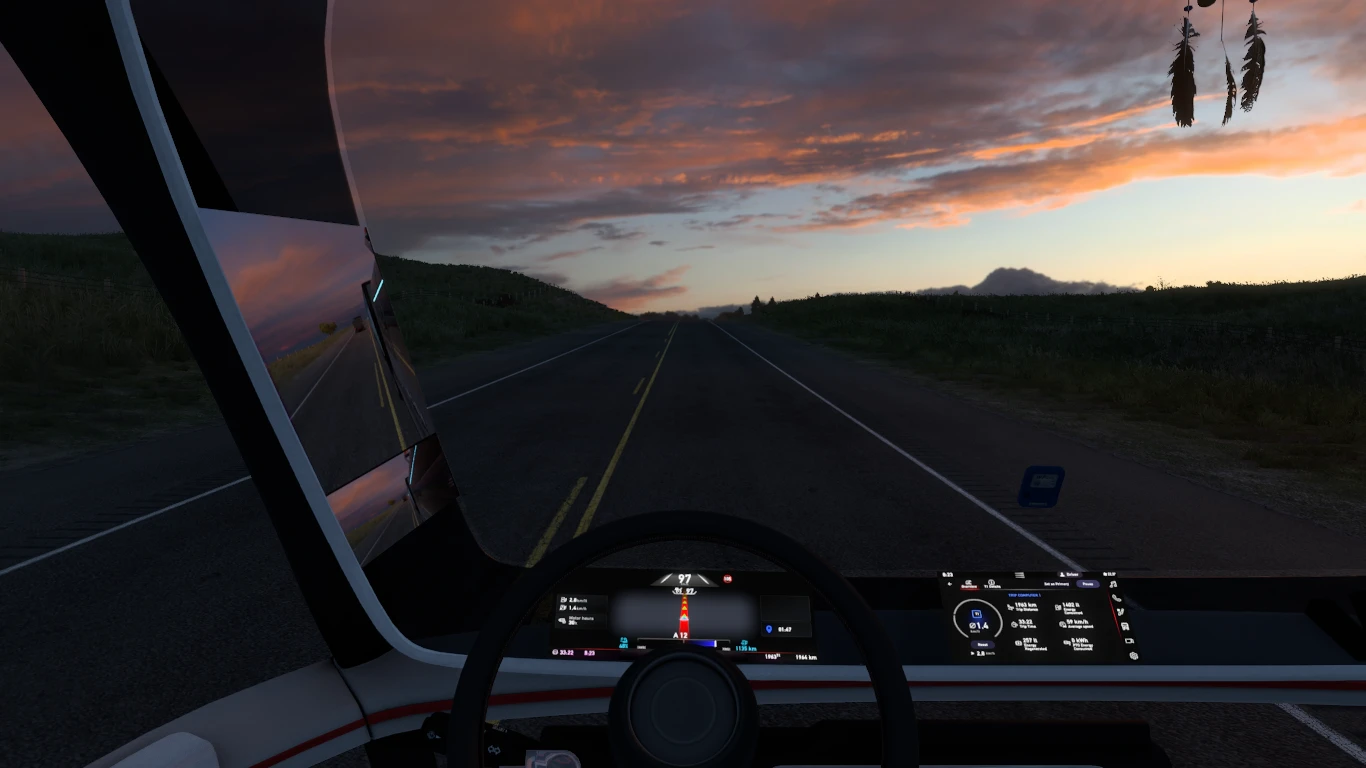Choose Set as Primary for the trip computer
This screenshot has height=768, width=1366.
(x=1056, y=584)
